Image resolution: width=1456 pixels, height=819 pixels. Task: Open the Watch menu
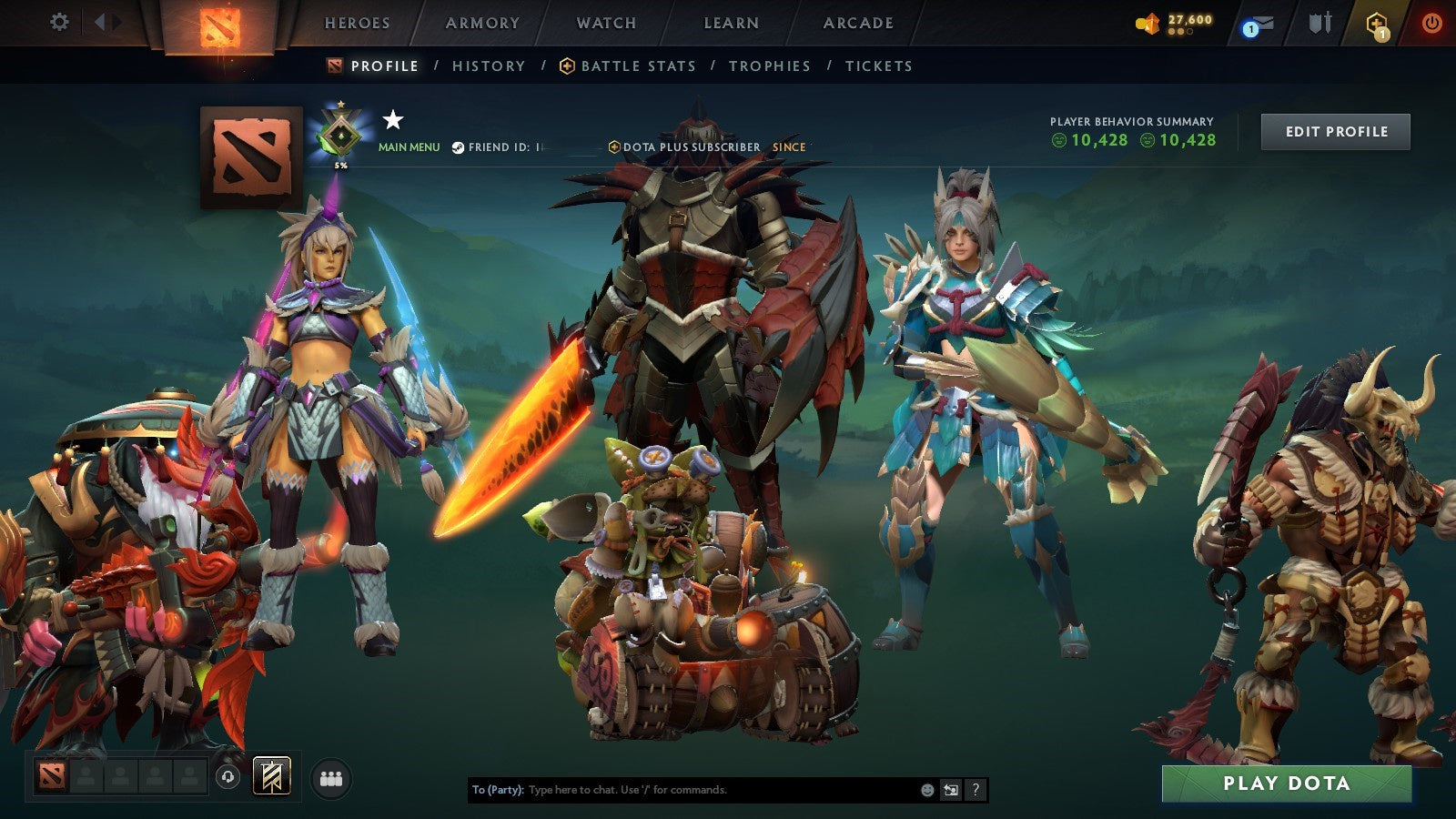pos(605,23)
